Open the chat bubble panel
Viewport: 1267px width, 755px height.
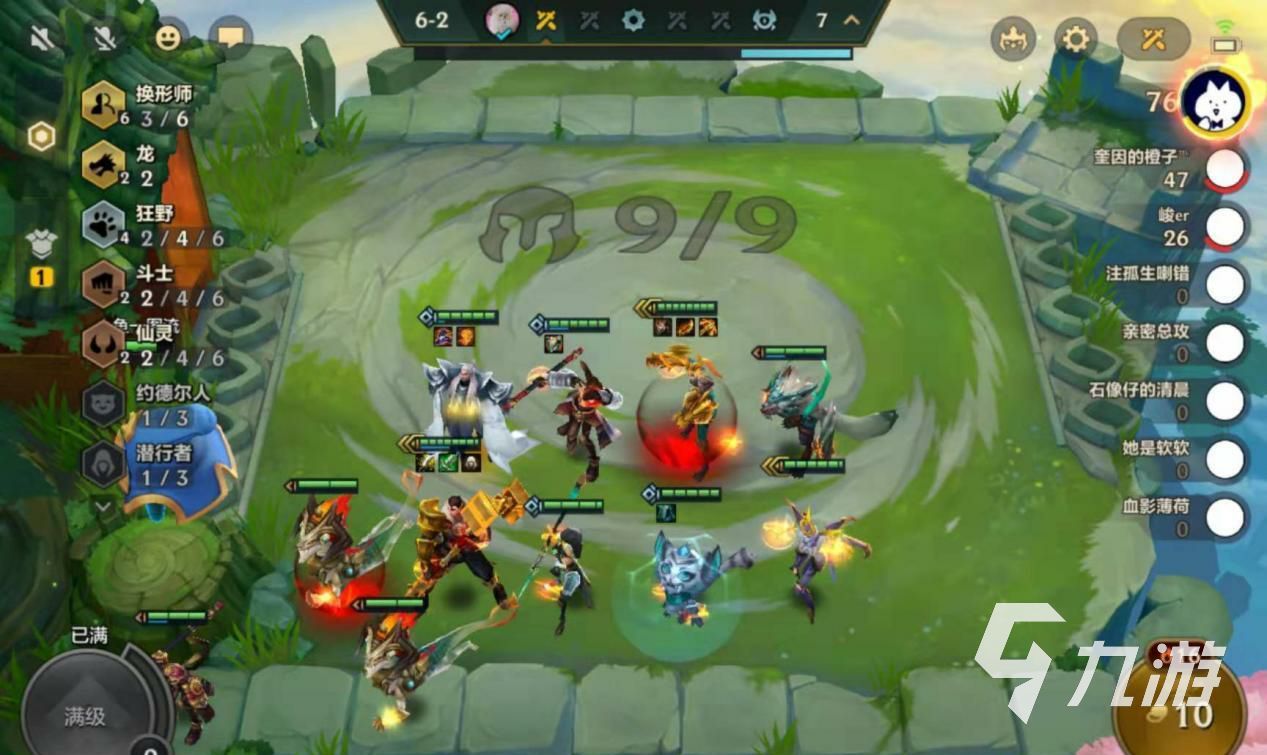pos(231,38)
